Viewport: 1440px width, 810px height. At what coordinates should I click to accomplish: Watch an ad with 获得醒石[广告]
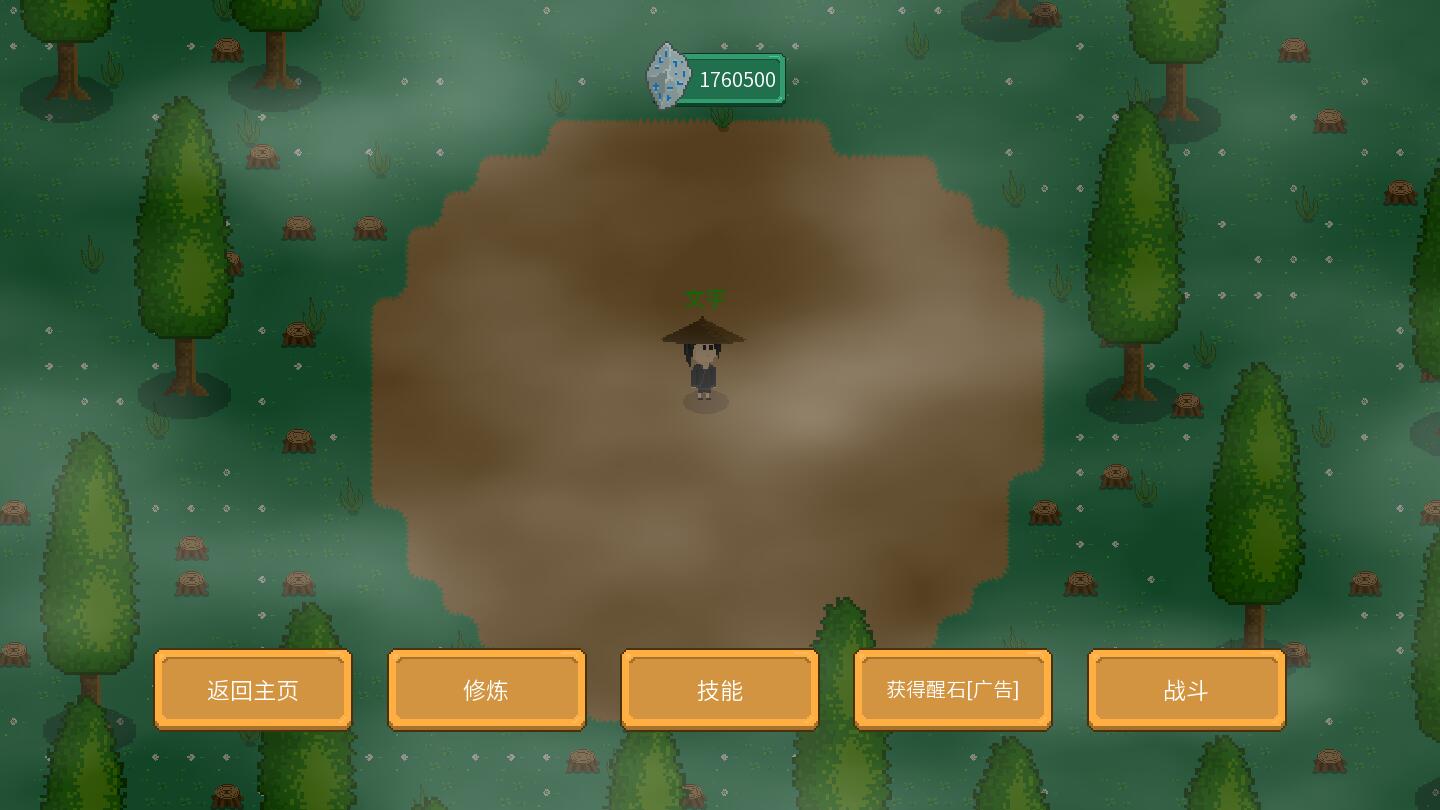[952, 690]
